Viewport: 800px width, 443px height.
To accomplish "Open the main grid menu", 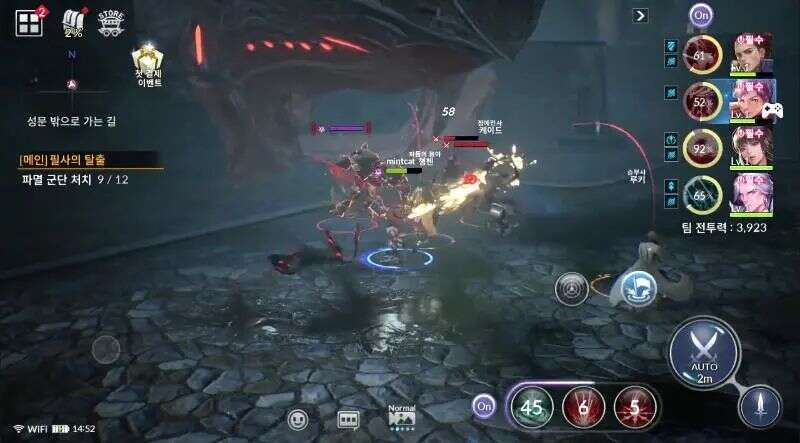I will (27, 22).
